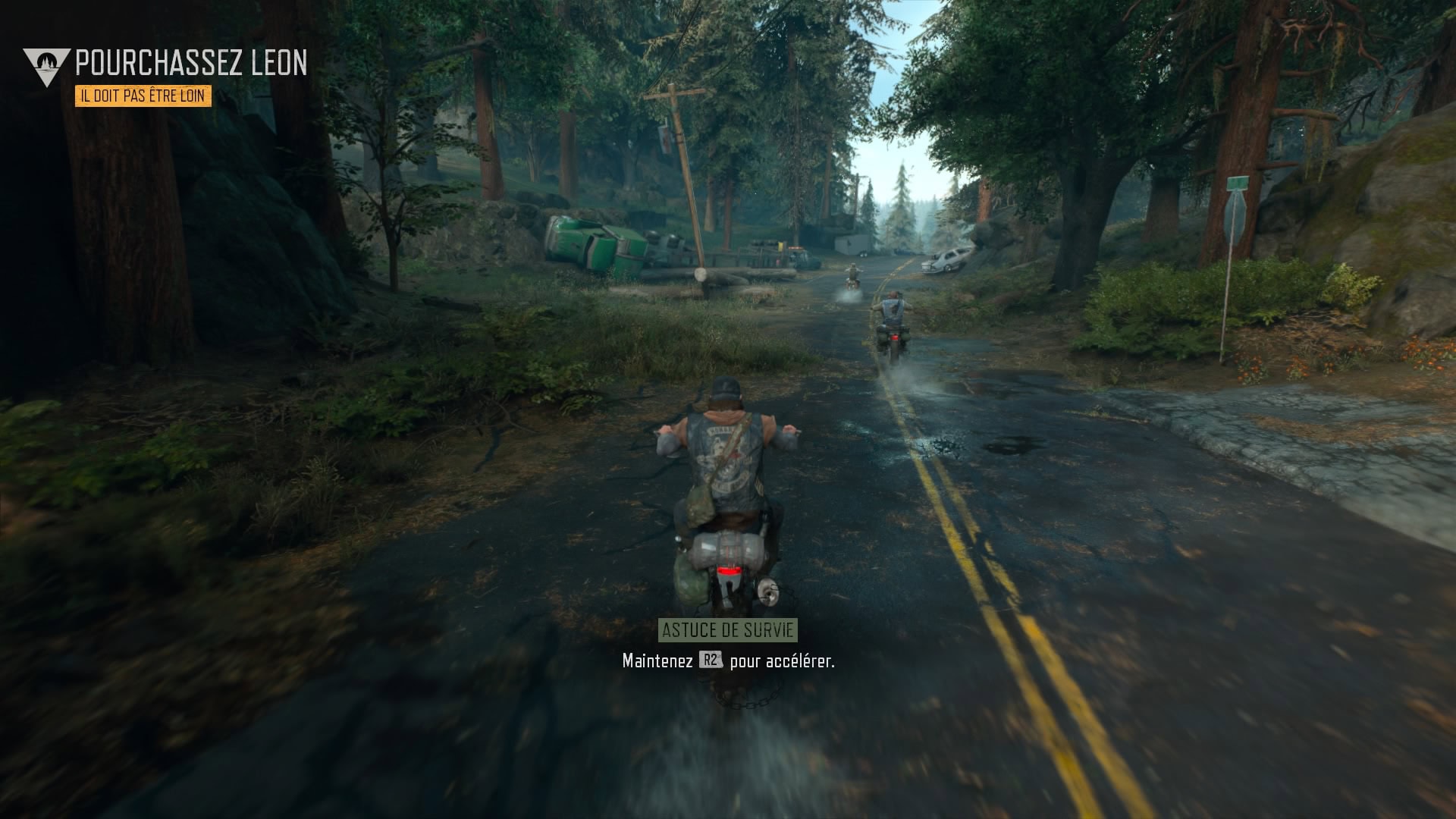Click the IL DOIT PAS ÊTRE LOIN objective label
Viewport: 1456px width, 819px height.
pos(143,97)
